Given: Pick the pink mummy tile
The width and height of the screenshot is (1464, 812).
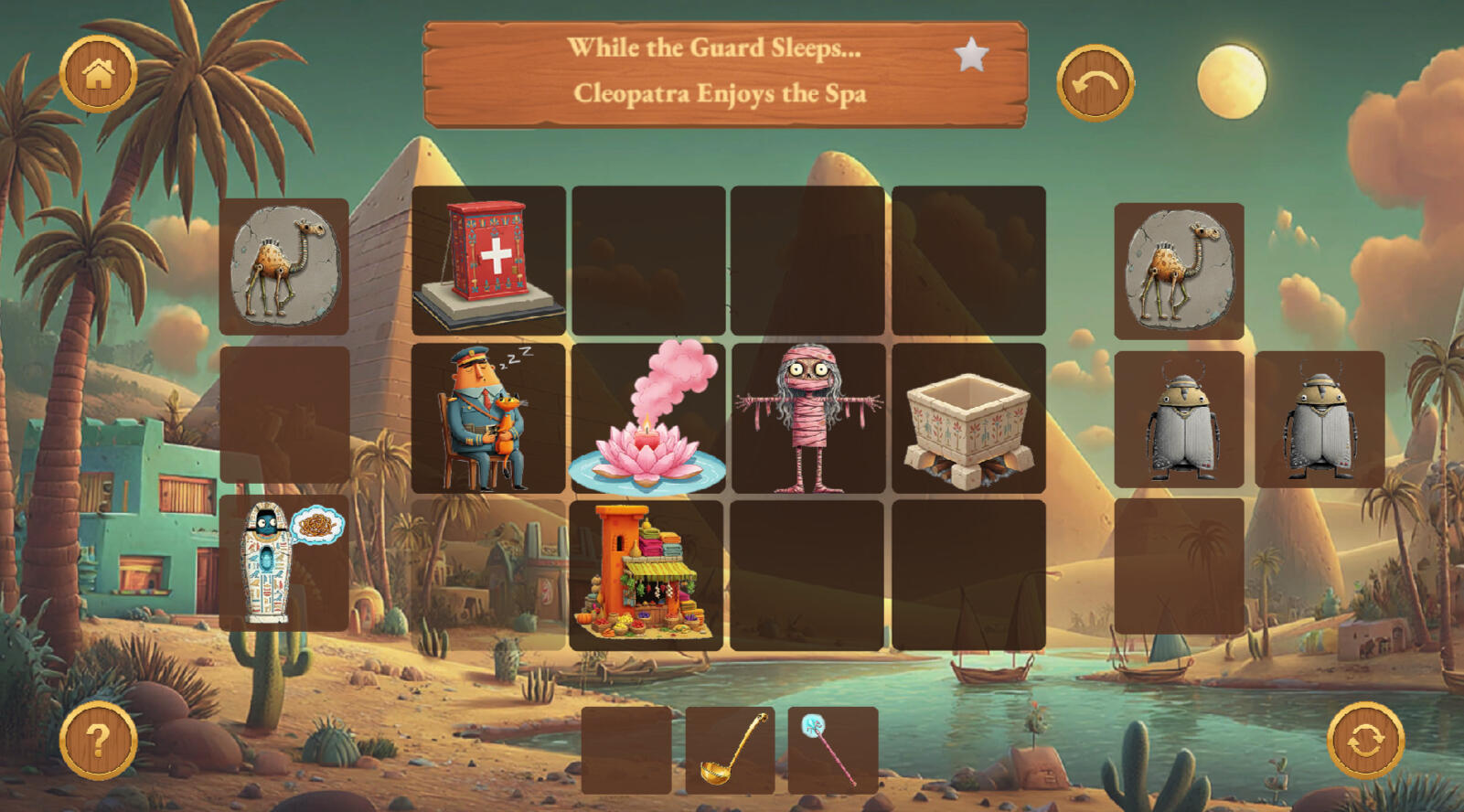Looking at the screenshot, I should (x=807, y=419).
